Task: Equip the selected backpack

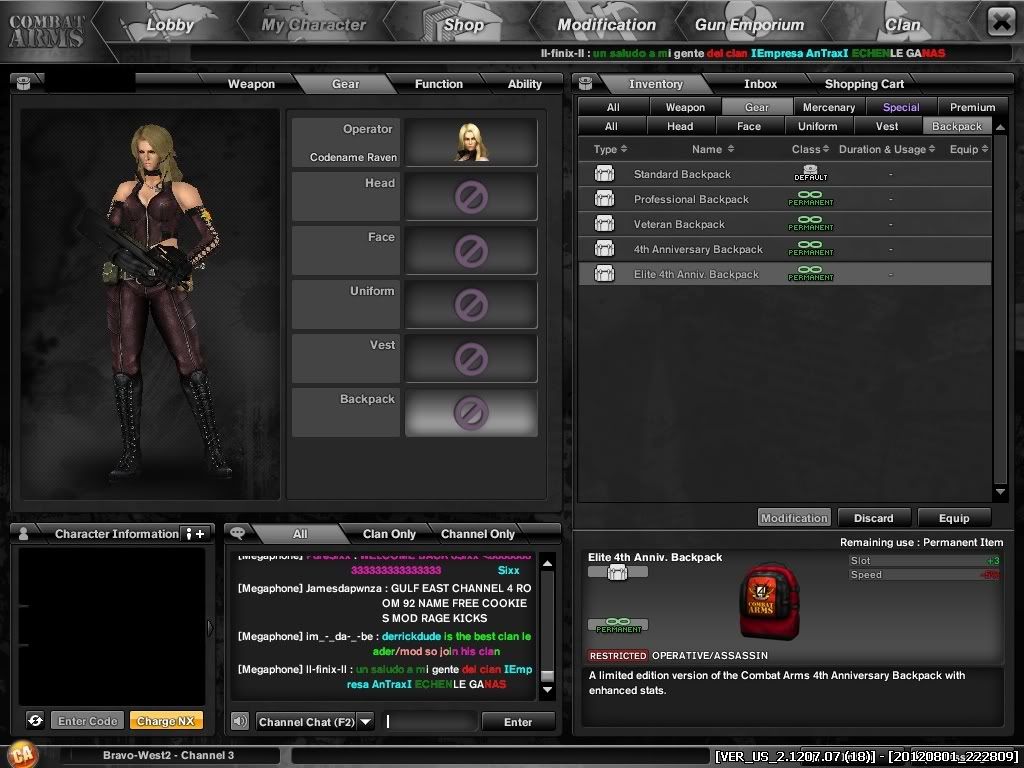Action: 953,518
